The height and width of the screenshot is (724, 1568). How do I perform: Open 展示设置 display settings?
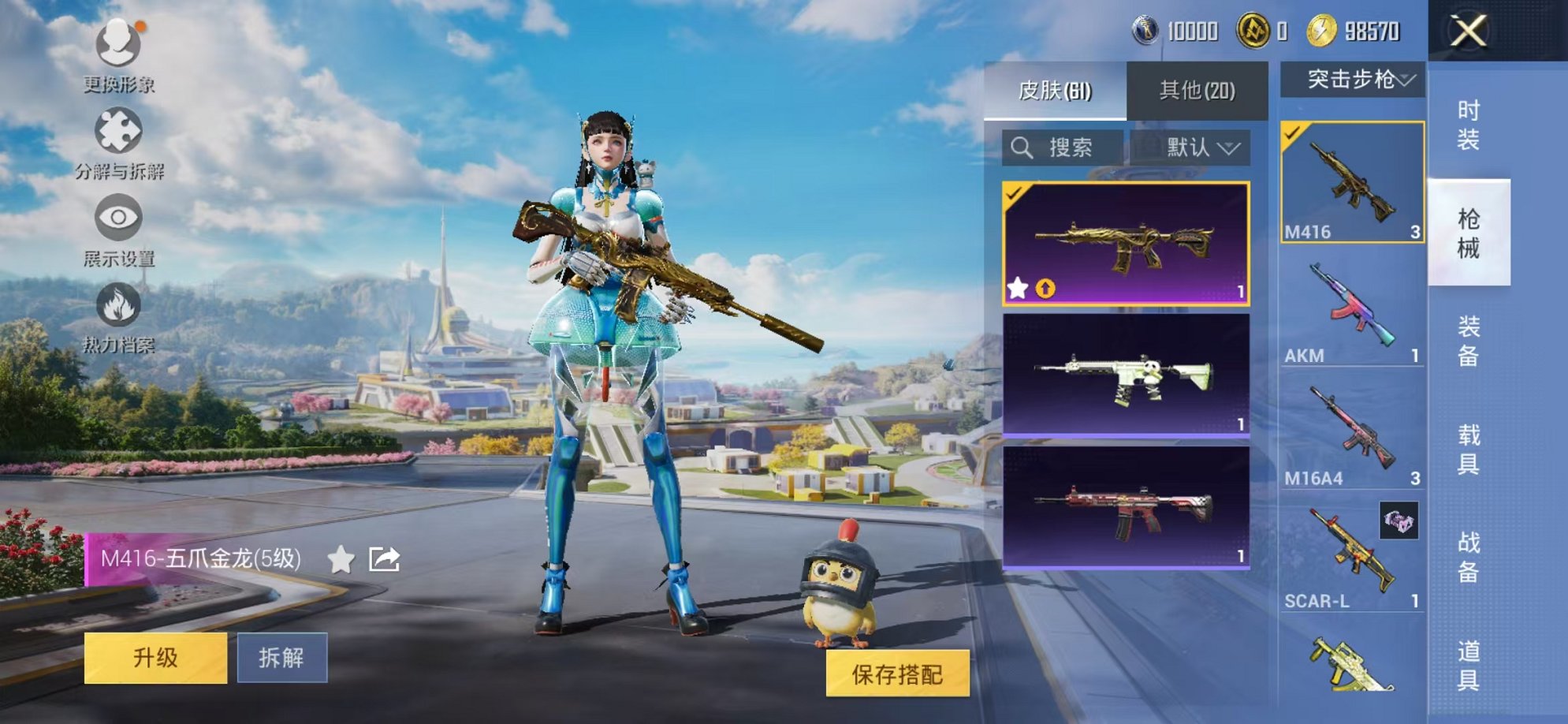[x=117, y=215]
